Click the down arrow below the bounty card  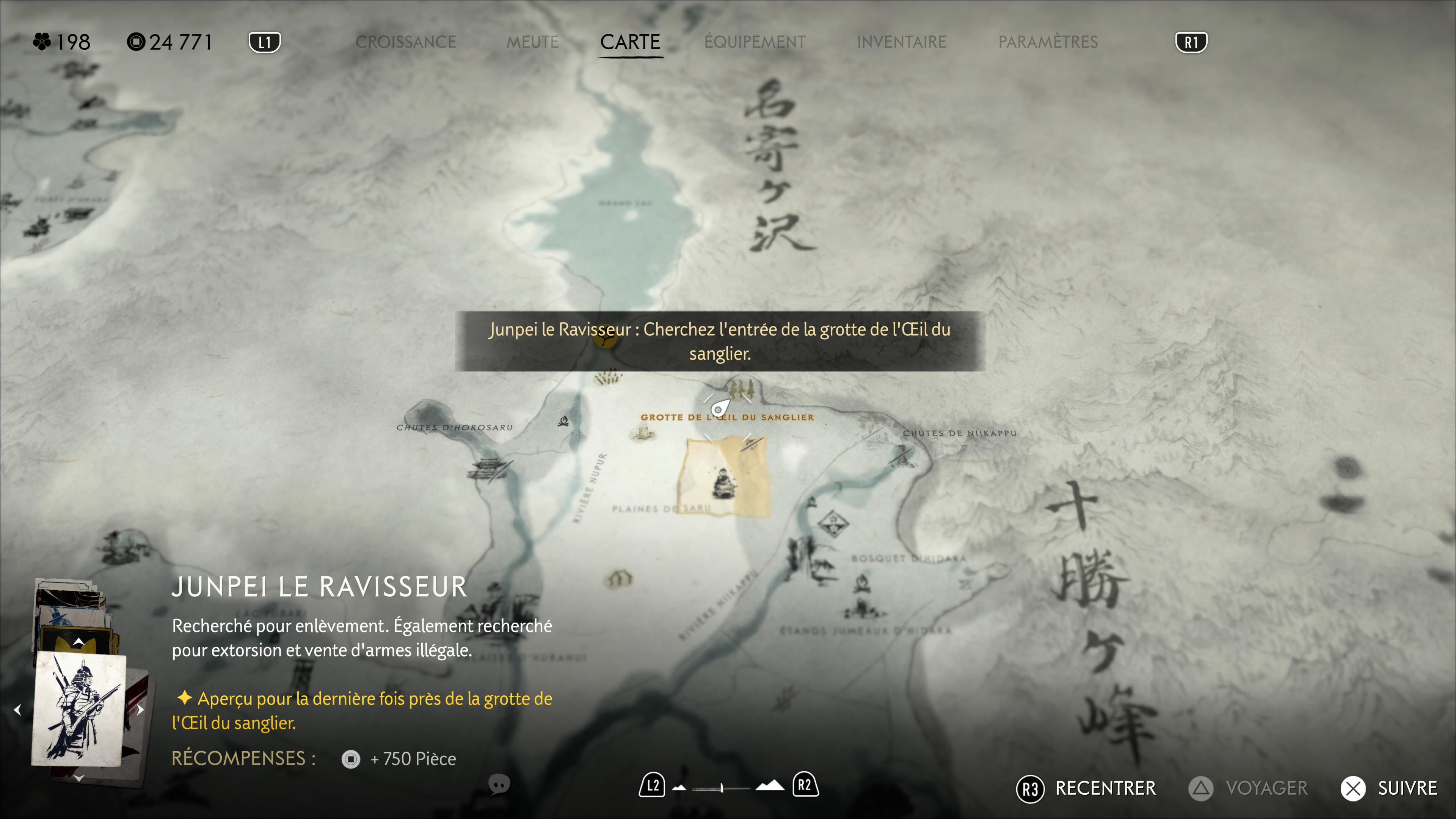click(x=79, y=778)
